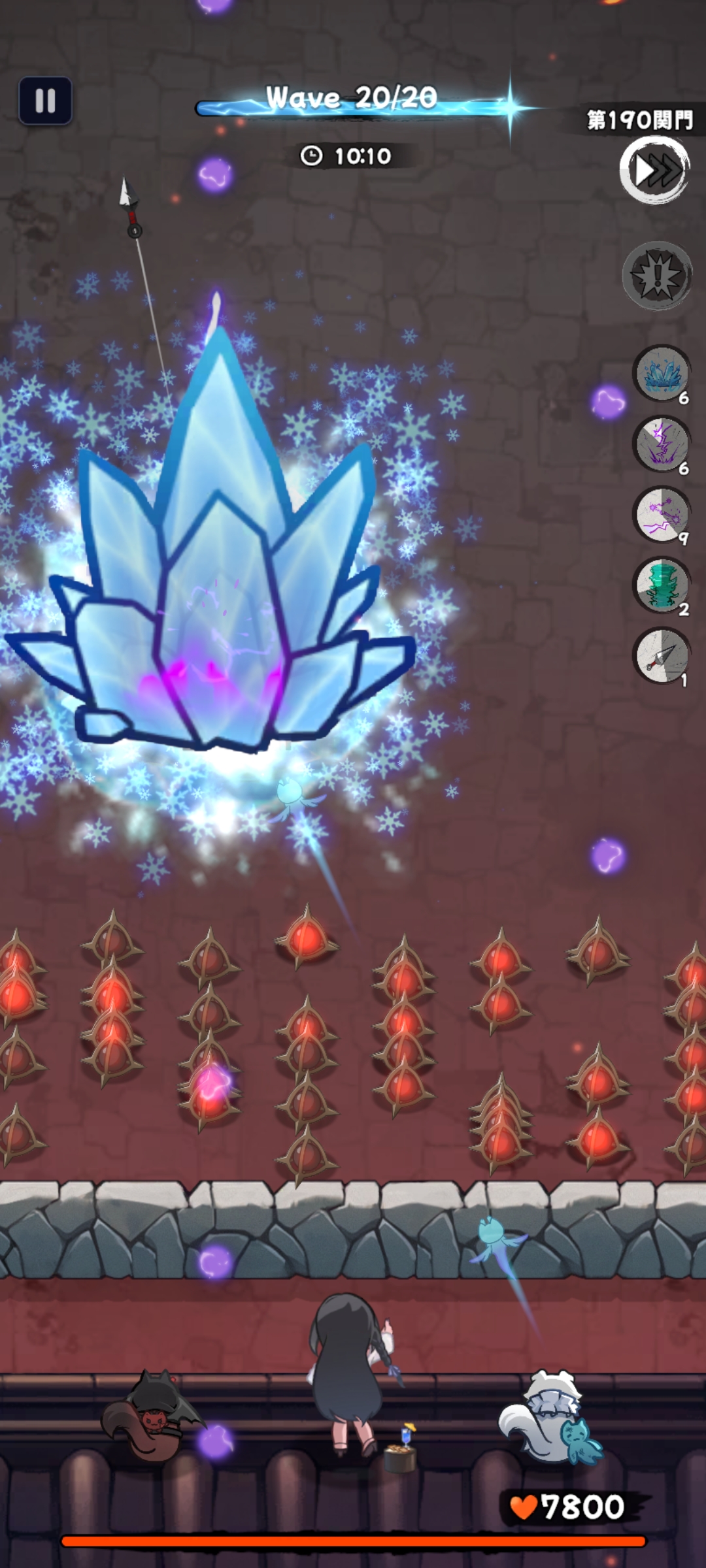Toggle the fast-forward speed button
This screenshot has width=706, height=1568.
click(654, 171)
